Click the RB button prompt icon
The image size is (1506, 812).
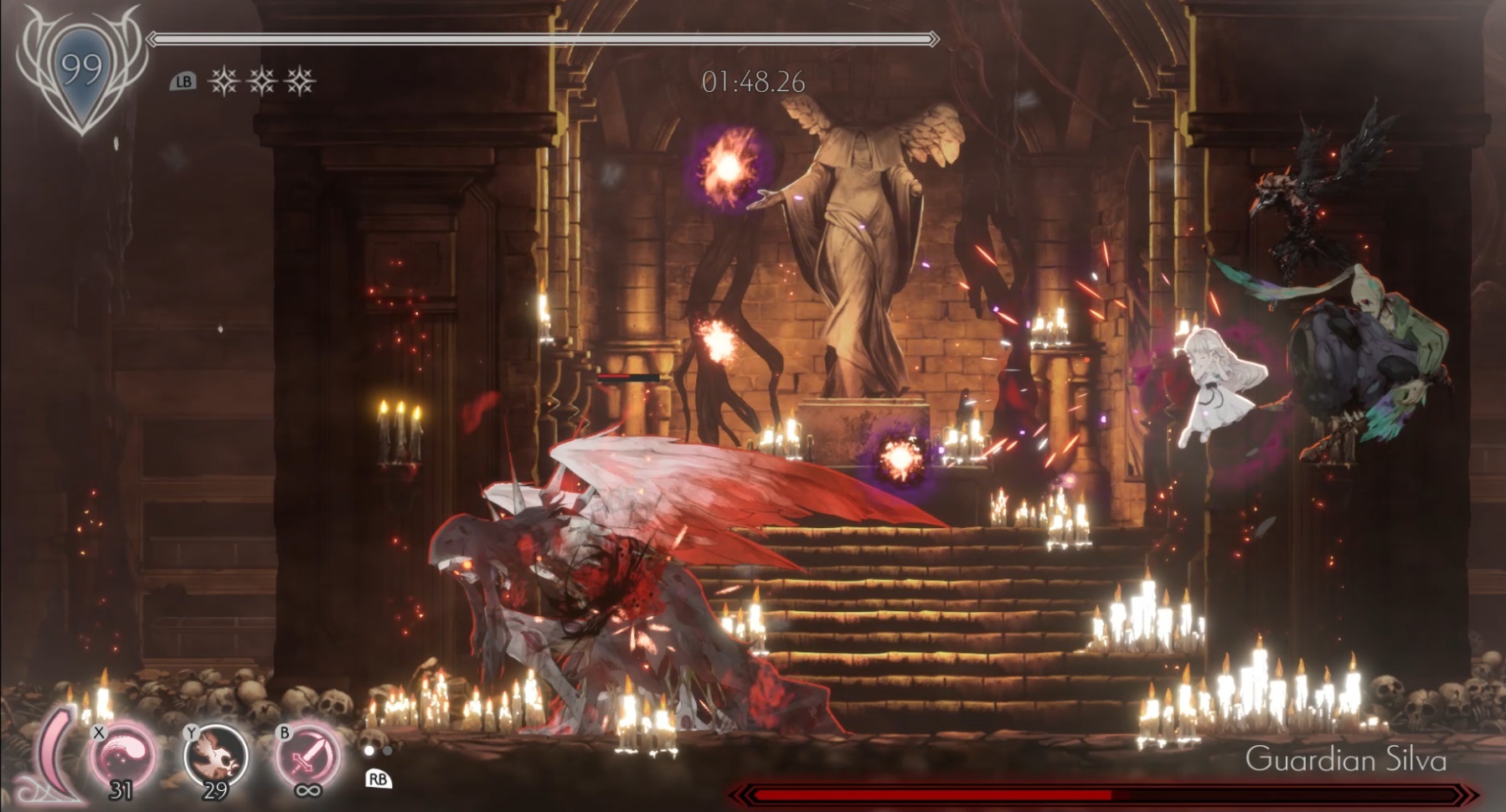tap(379, 779)
